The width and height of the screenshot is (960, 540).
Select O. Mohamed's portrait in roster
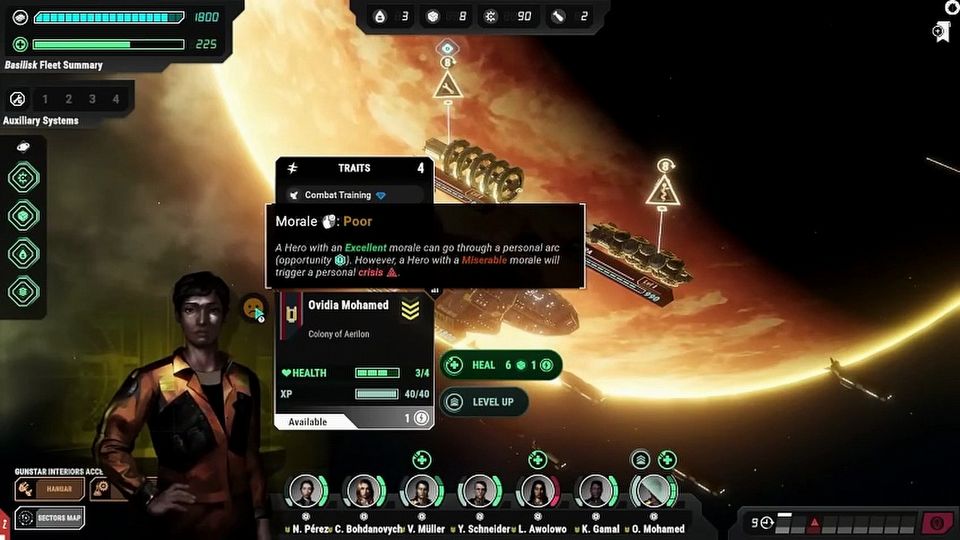(653, 492)
